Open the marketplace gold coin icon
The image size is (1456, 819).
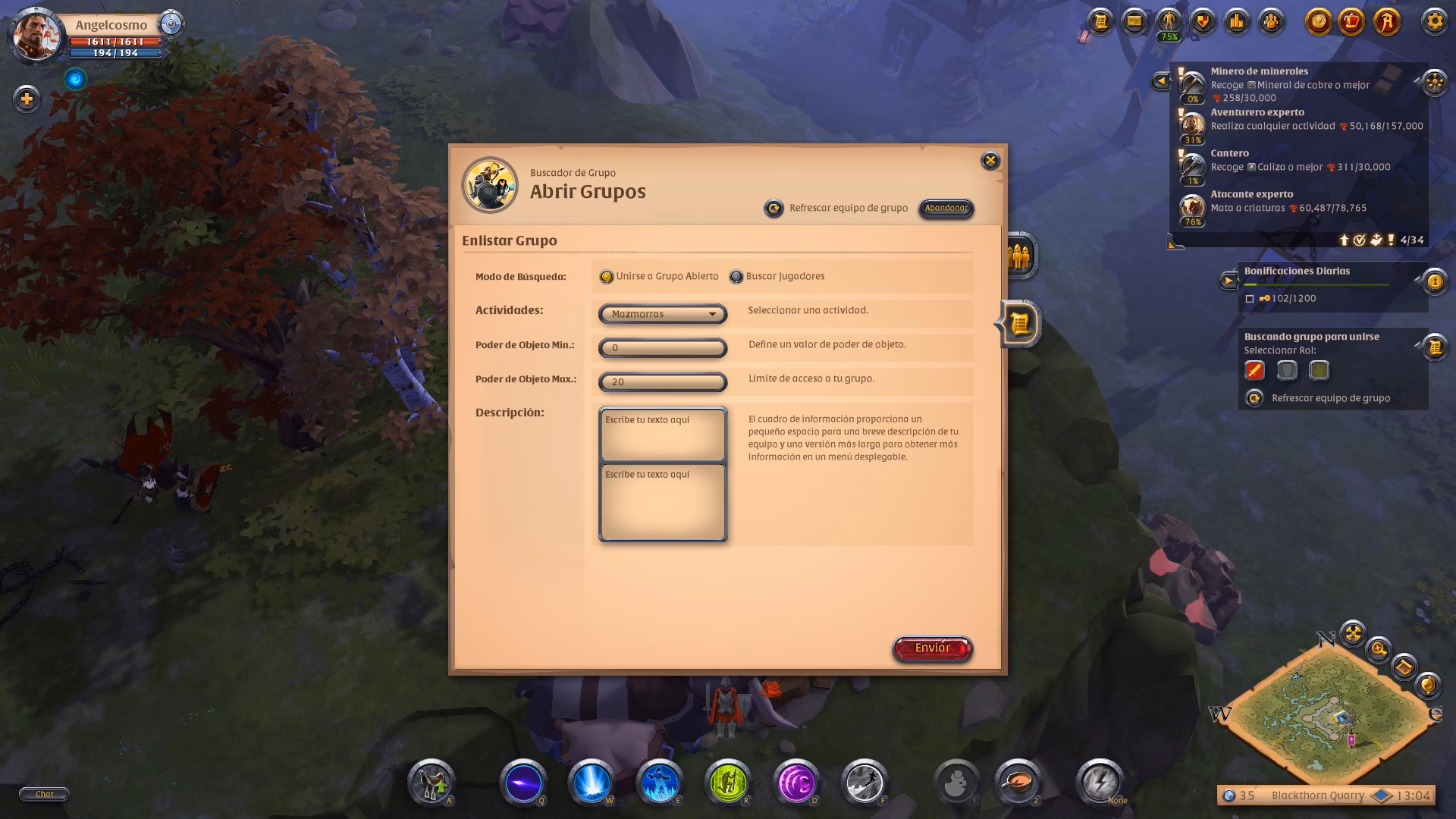click(x=1316, y=20)
